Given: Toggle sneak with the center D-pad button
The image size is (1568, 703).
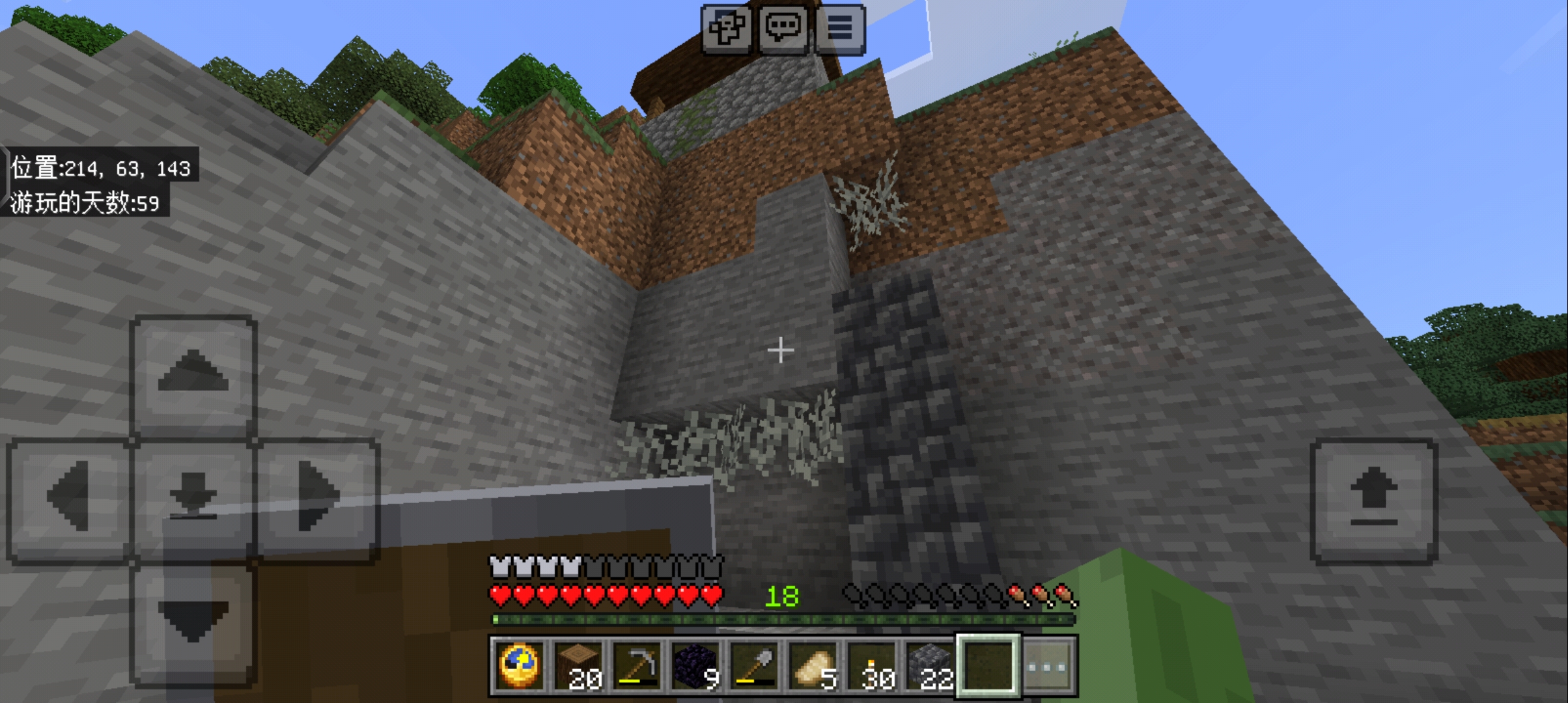Looking at the screenshot, I should (193, 498).
